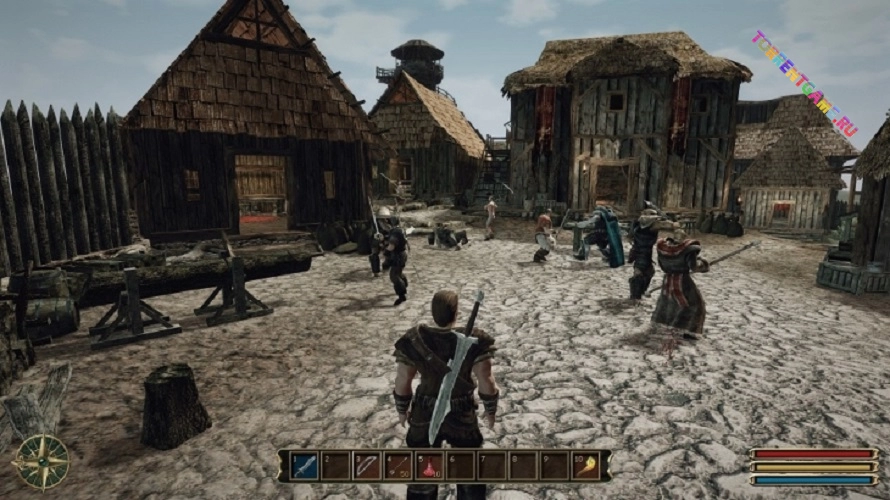Select the sword in hotbar slot 1
This screenshot has height=500, width=890.
tap(304, 465)
